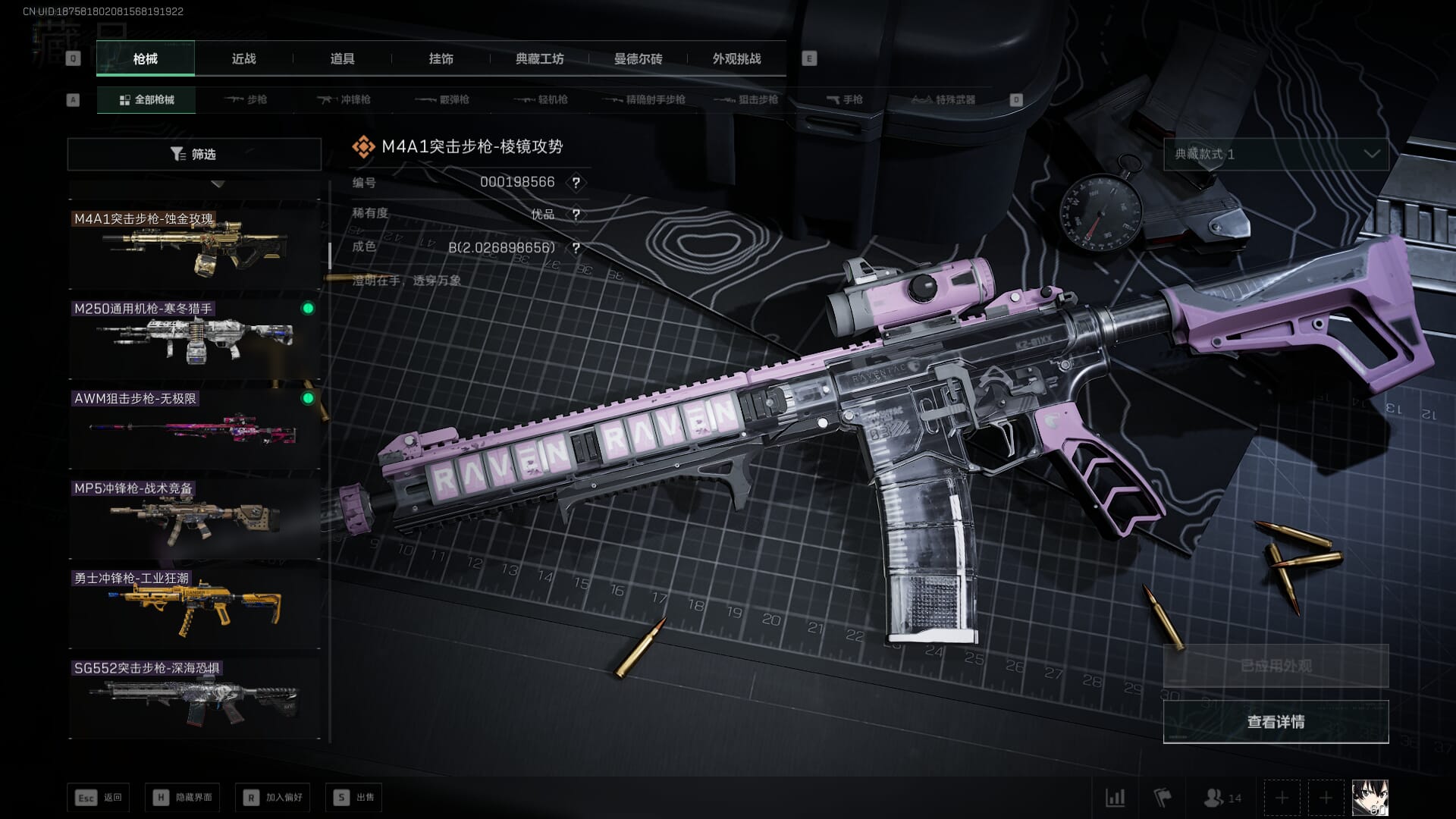1456x819 pixels.
Task: Open the player avatar profile
Action: [1370, 798]
